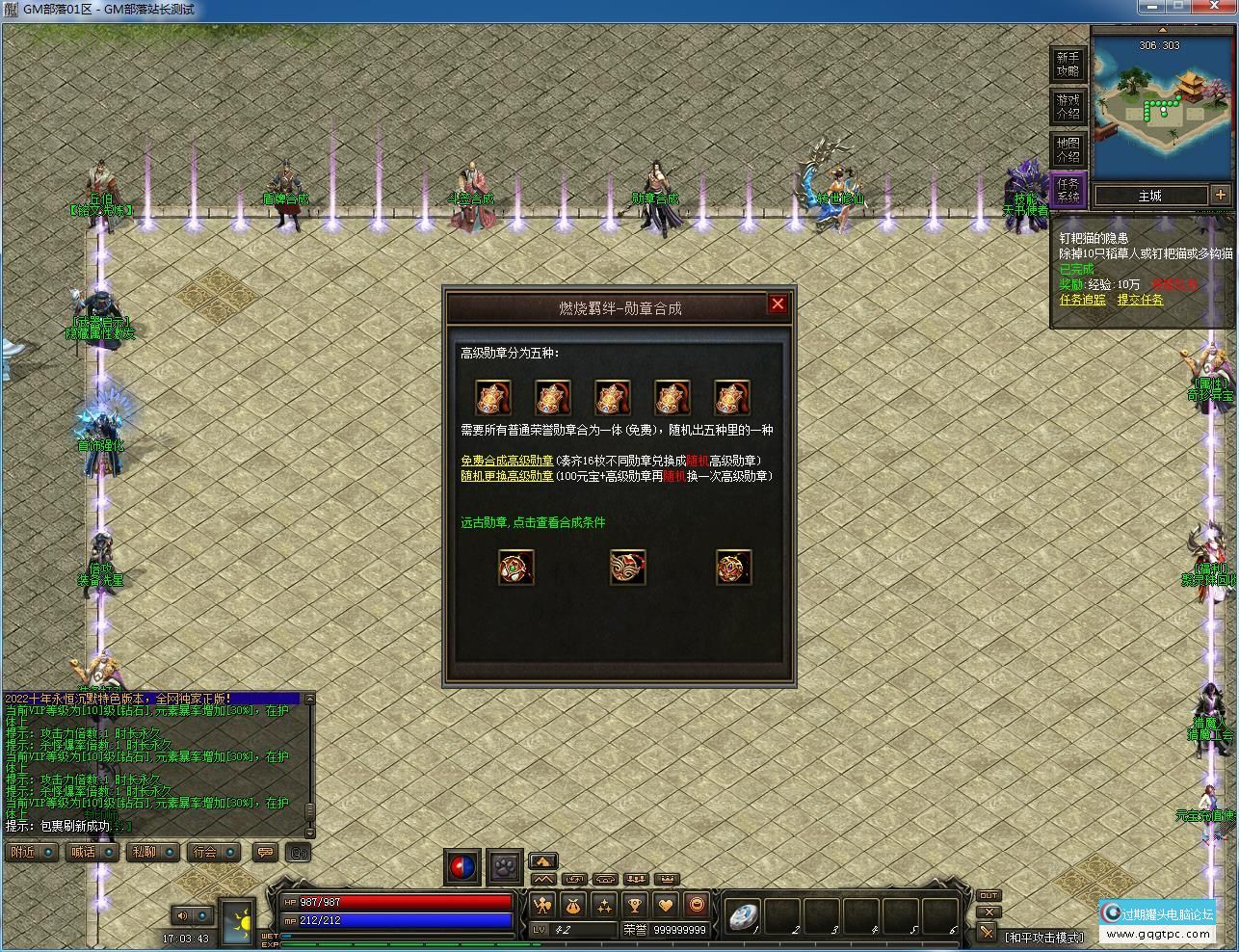Screen dimensions: 1239x952
Task: Click the 提交任务 quest submit link
Action: [x=1141, y=301]
